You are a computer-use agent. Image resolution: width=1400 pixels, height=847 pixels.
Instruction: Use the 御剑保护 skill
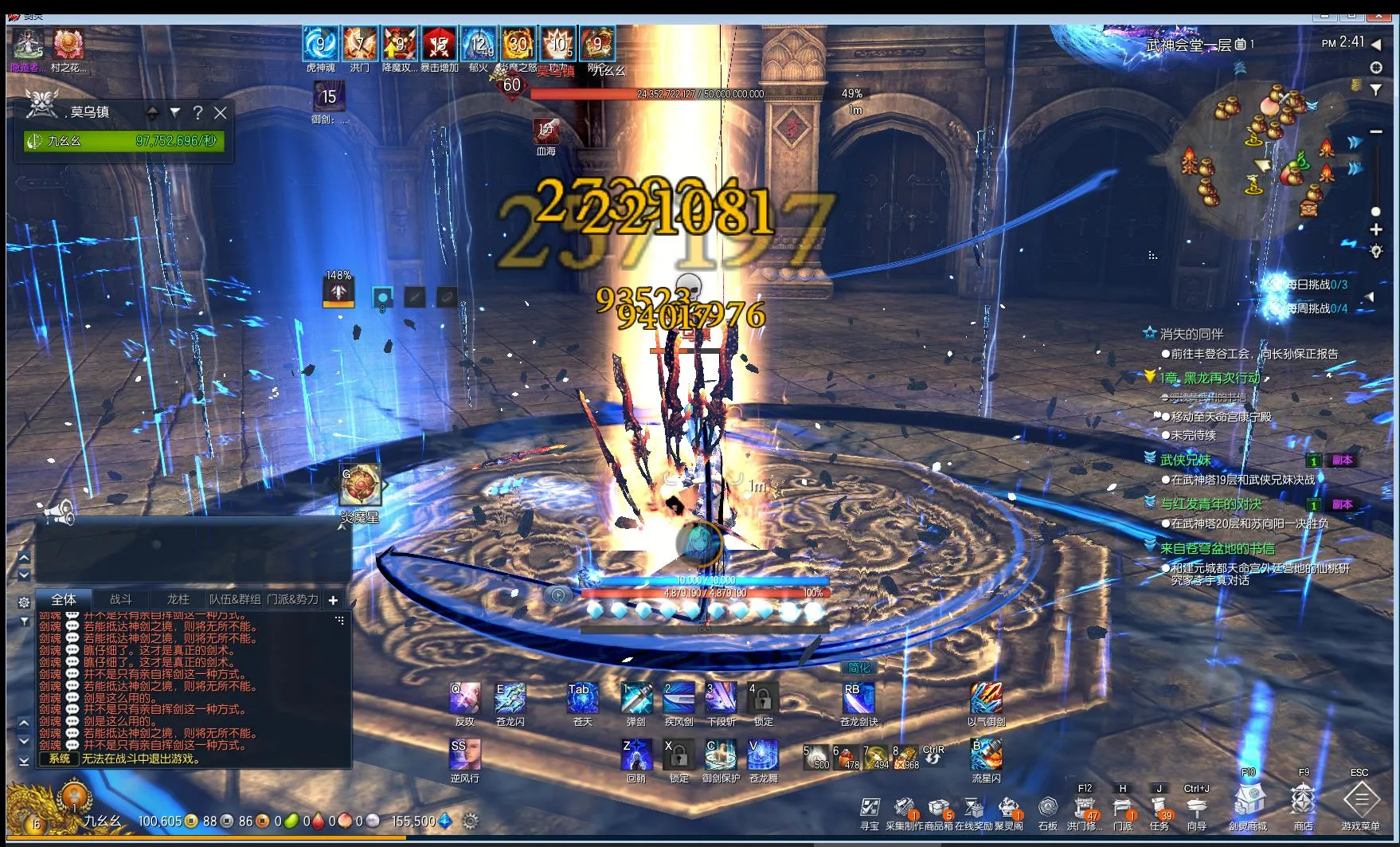(x=721, y=755)
